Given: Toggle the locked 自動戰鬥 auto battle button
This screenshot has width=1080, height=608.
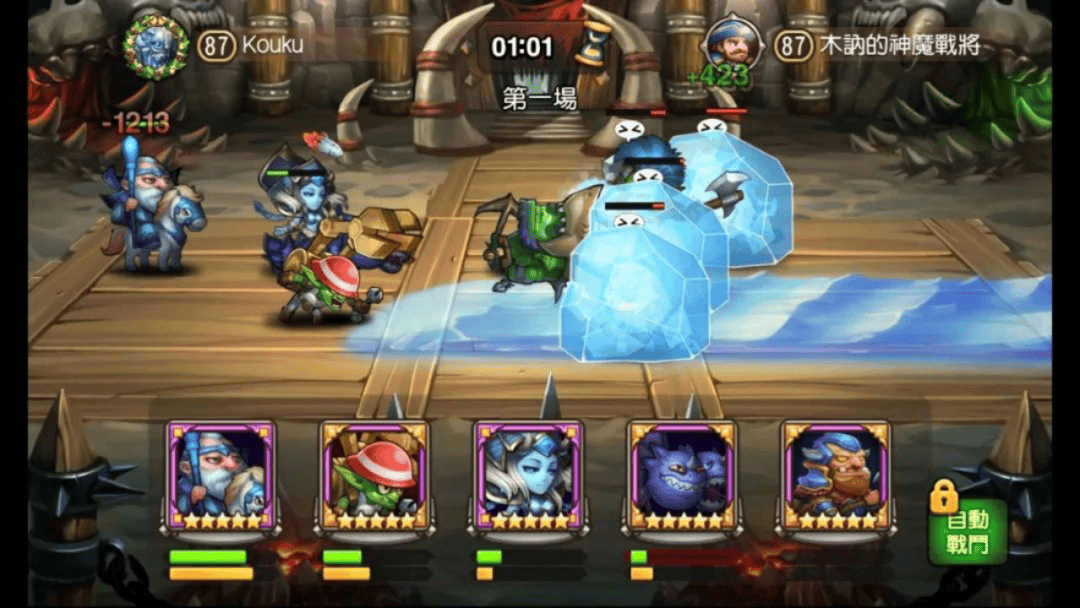Looking at the screenshot, I should [x=967, y=530].
